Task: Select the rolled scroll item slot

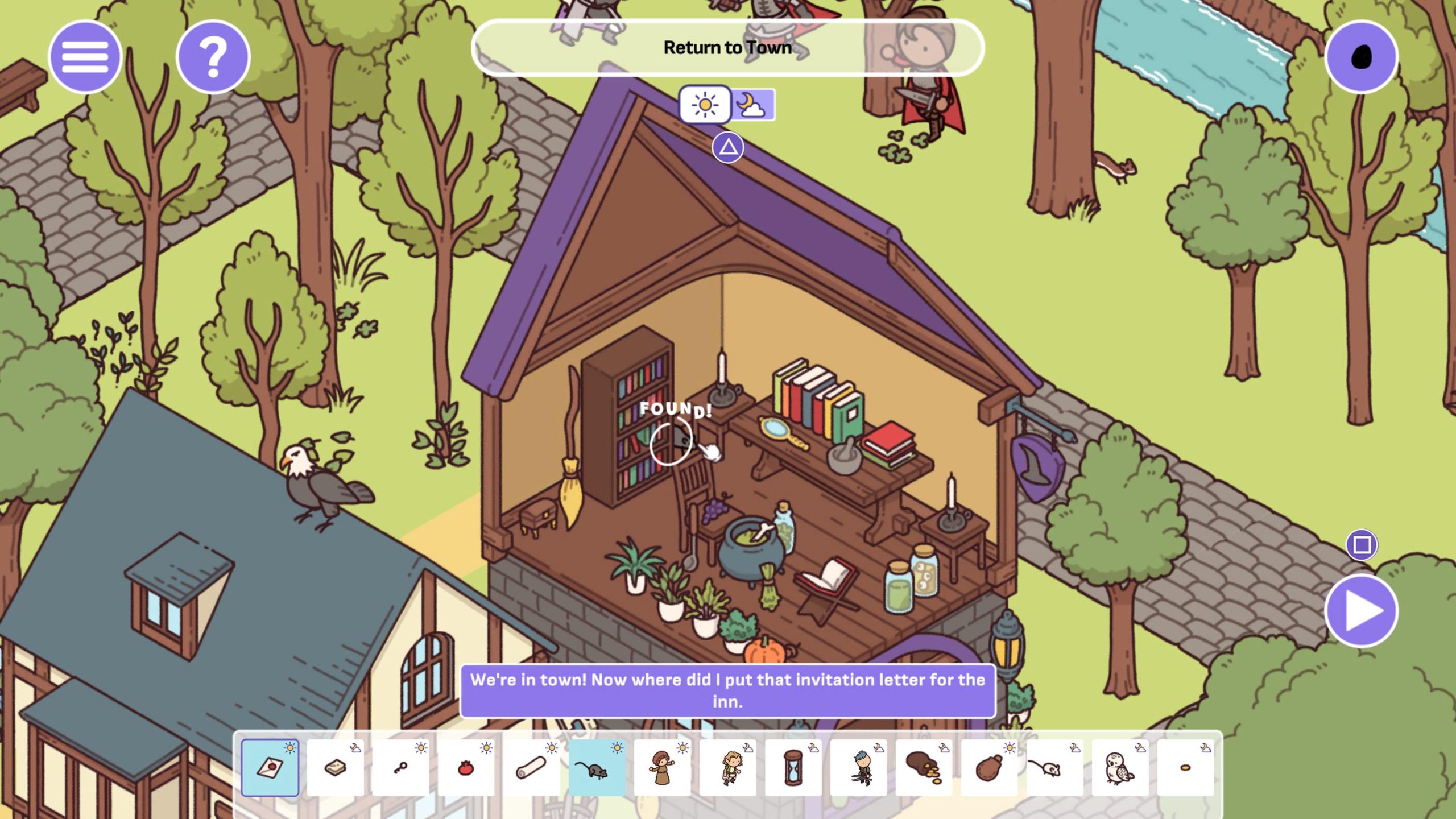Action: pos(532,768)
